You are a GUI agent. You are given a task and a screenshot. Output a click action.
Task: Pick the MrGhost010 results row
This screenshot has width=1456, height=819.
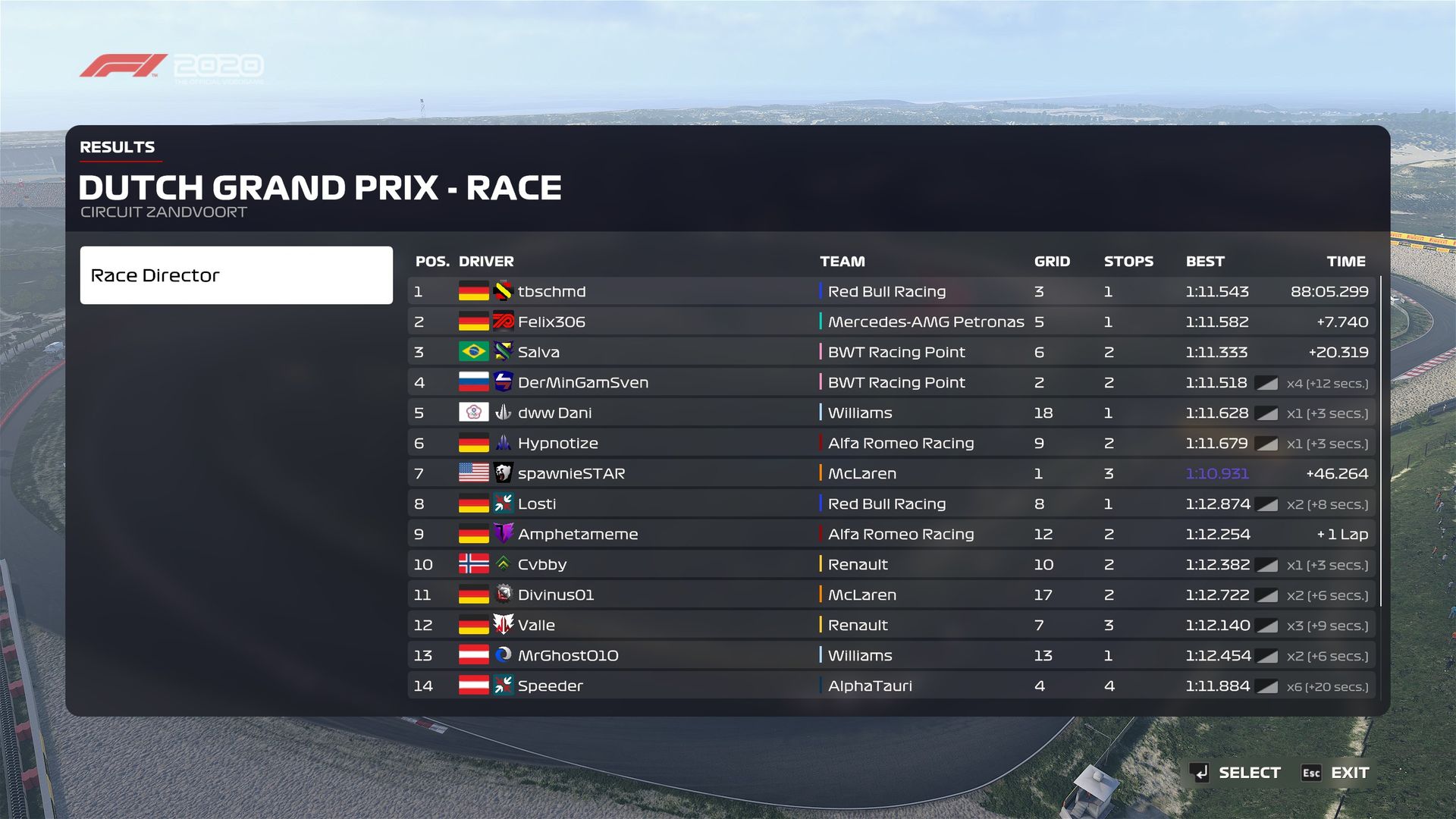pyautogui.click(x=891, y=655)
